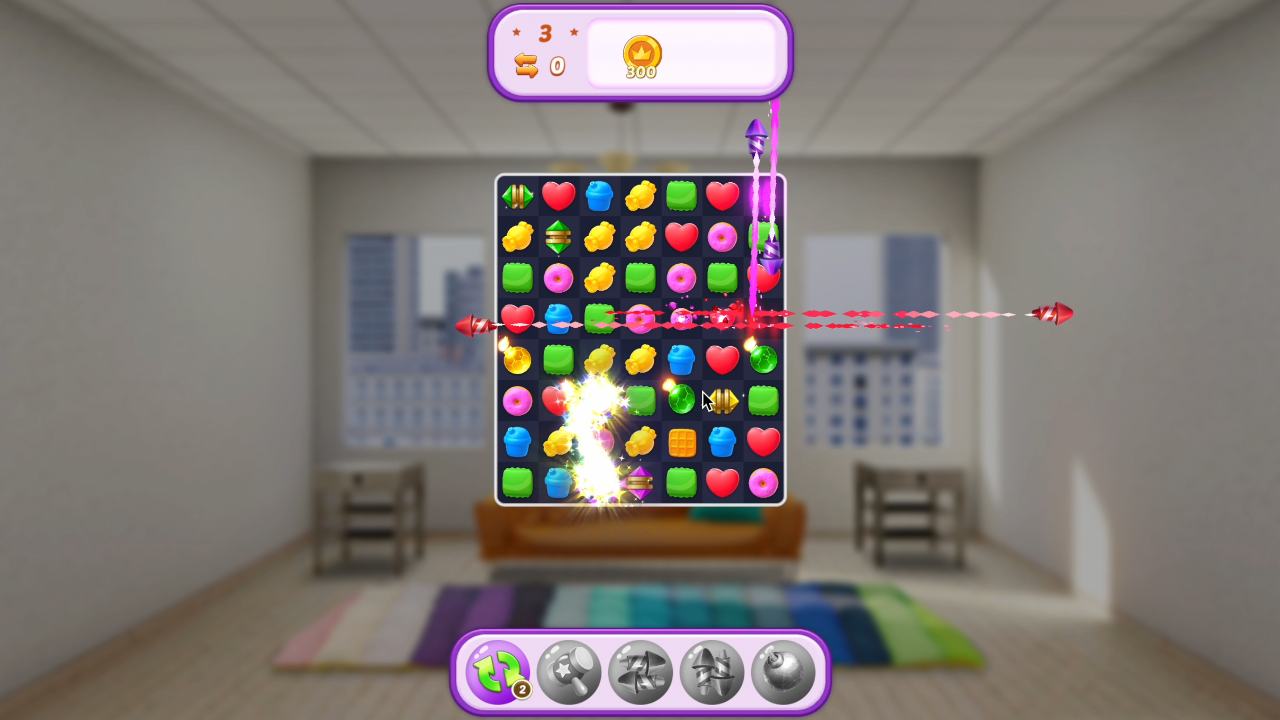The width and height of the screenshot is (1280, 720).
Task: Activate the quadruple rockets booster
Action: [711, 672]
